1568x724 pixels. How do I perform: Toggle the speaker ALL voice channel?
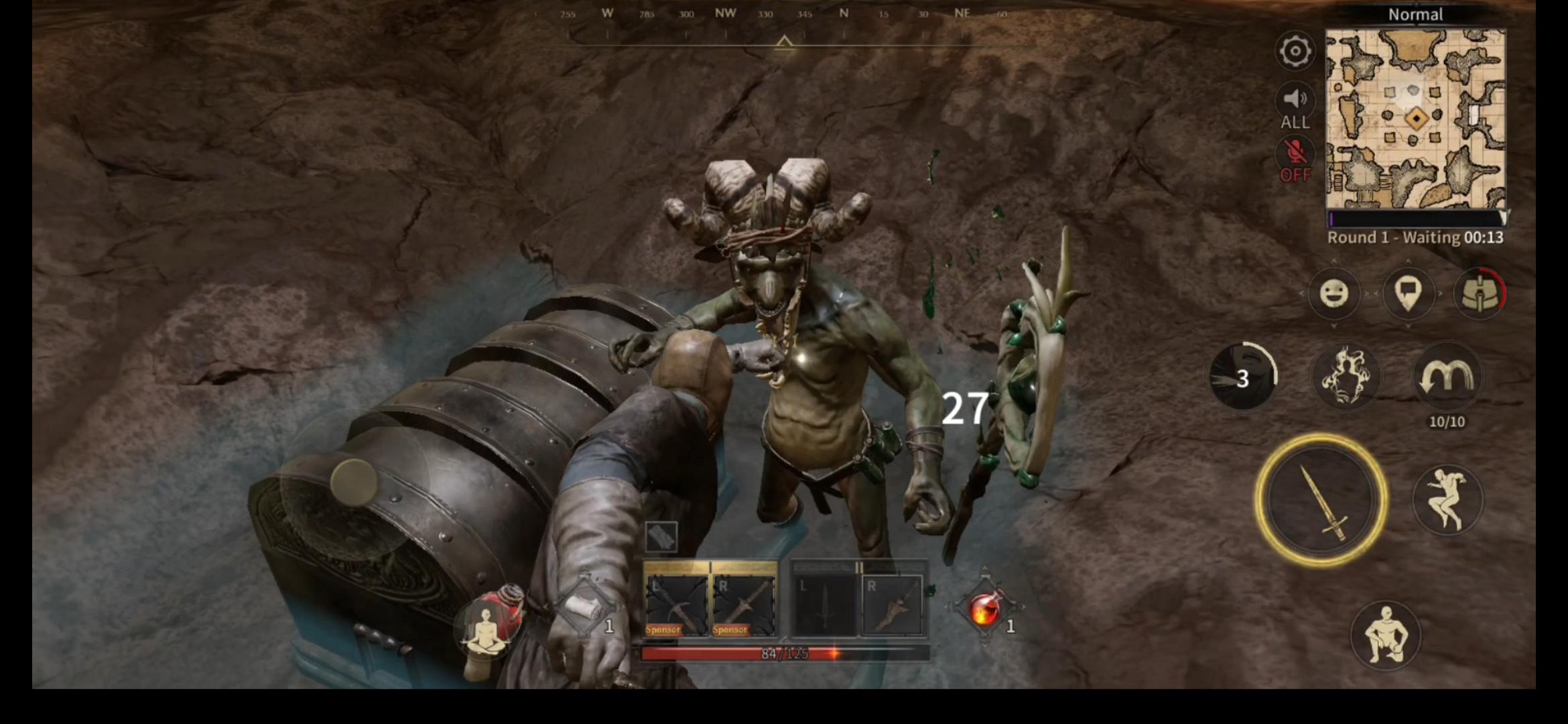point(1295,107)
